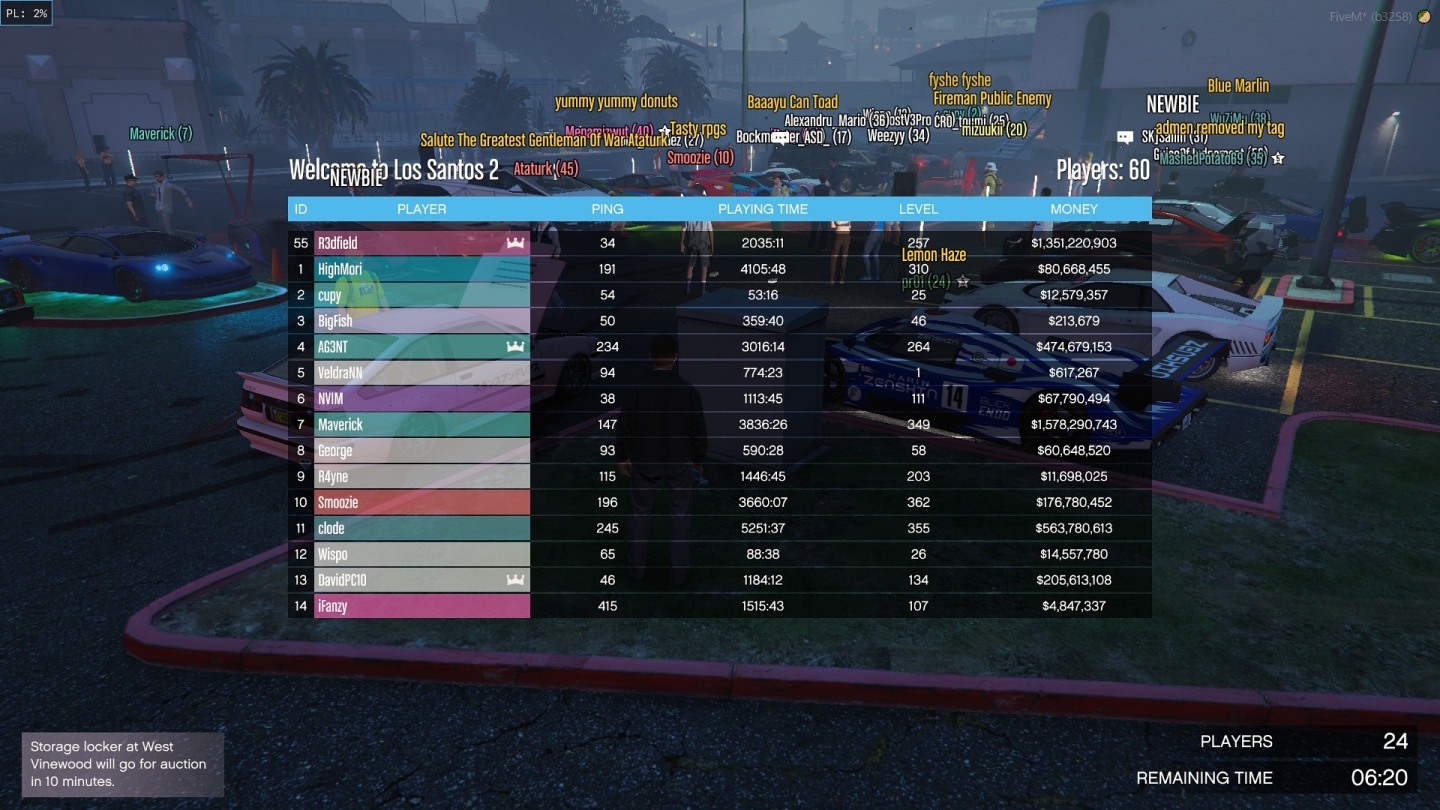
Task: Click the star next to pr01 nametag
Action: pyautogui.click(x=961, y=283)
